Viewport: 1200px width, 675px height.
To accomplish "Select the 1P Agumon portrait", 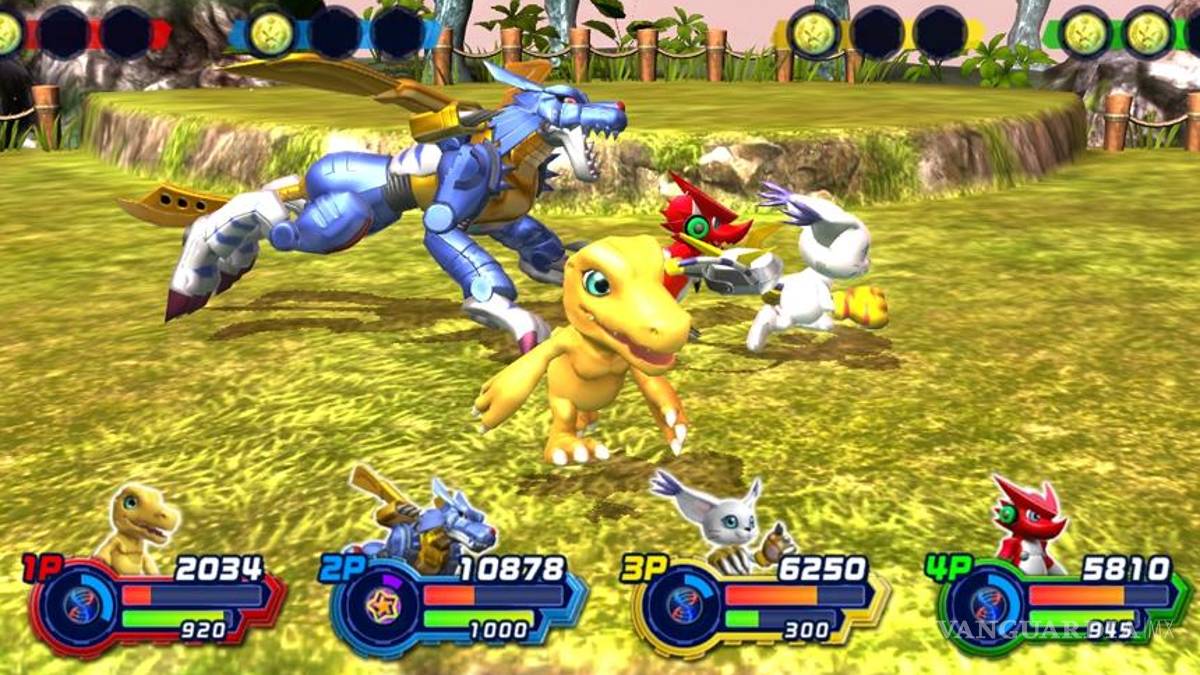I will (x=140, y=526).
